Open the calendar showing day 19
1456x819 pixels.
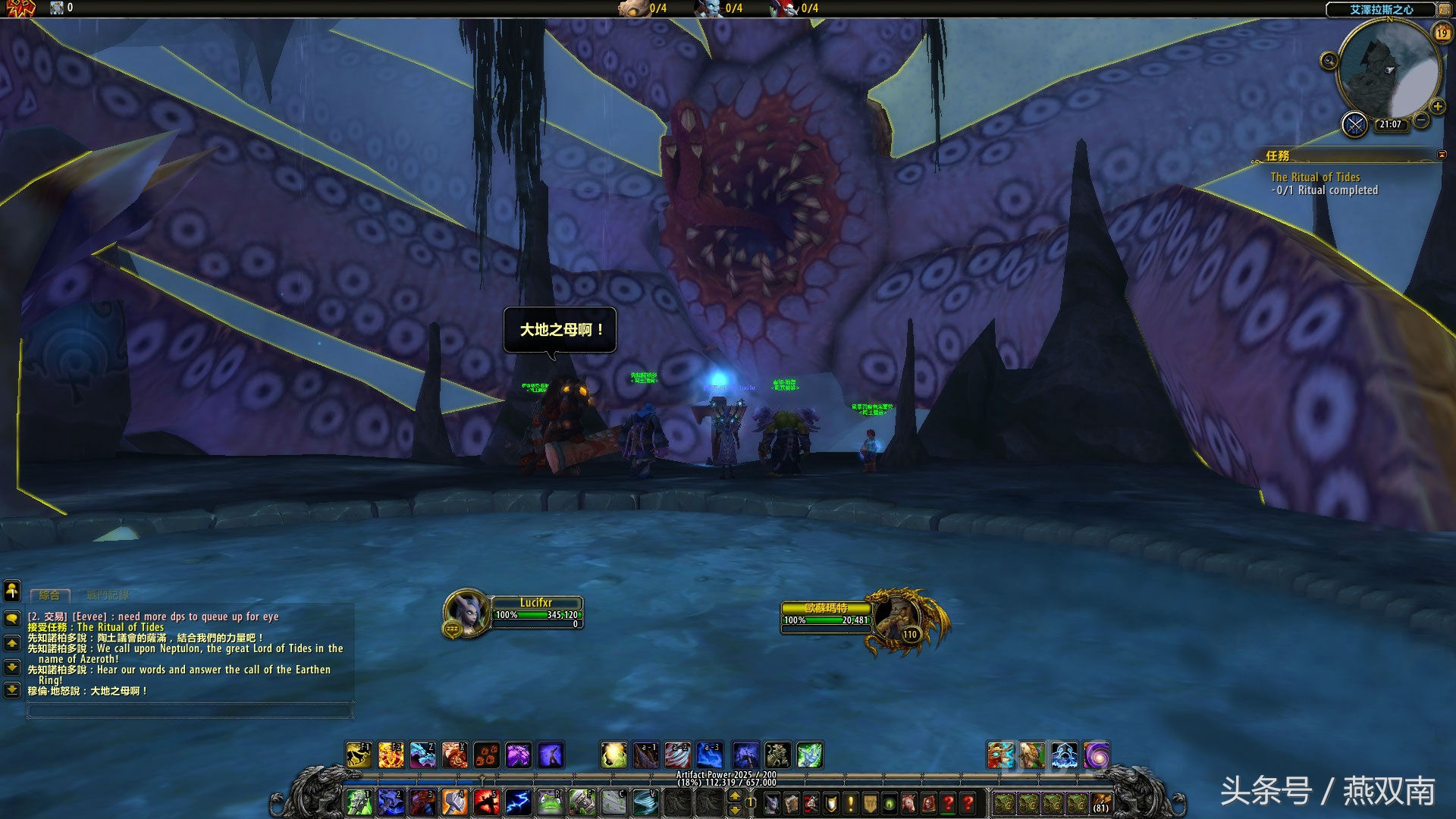point(1442,33)
